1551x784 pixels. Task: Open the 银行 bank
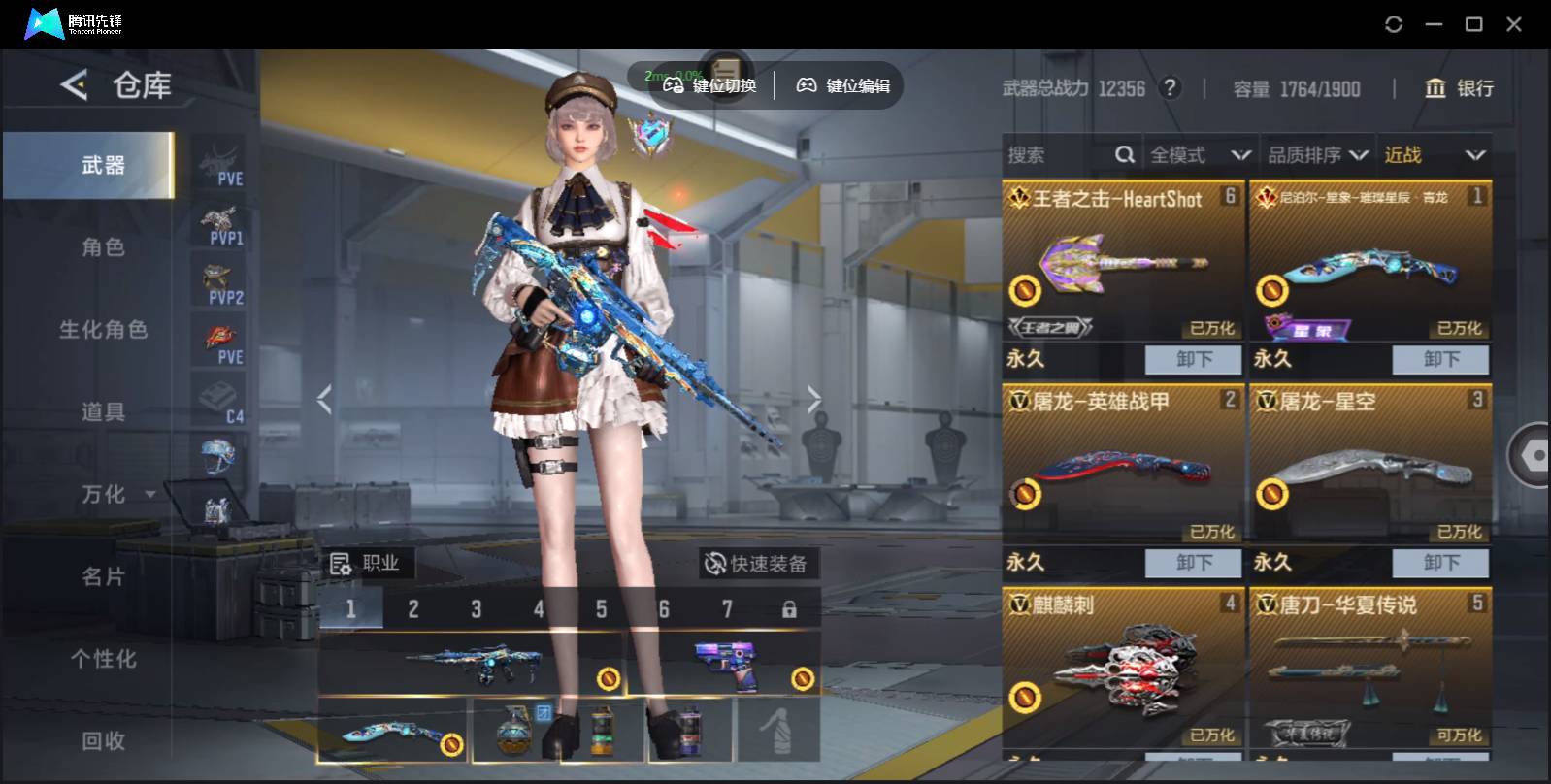(x=1459, y=88)
